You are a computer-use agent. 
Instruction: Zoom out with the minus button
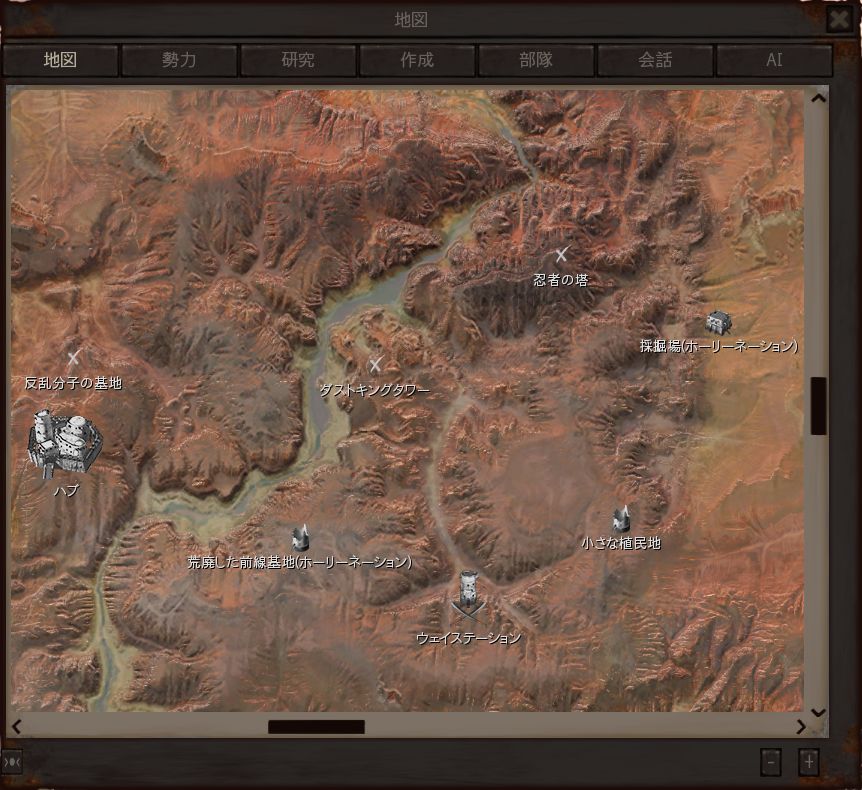[770, 762]
